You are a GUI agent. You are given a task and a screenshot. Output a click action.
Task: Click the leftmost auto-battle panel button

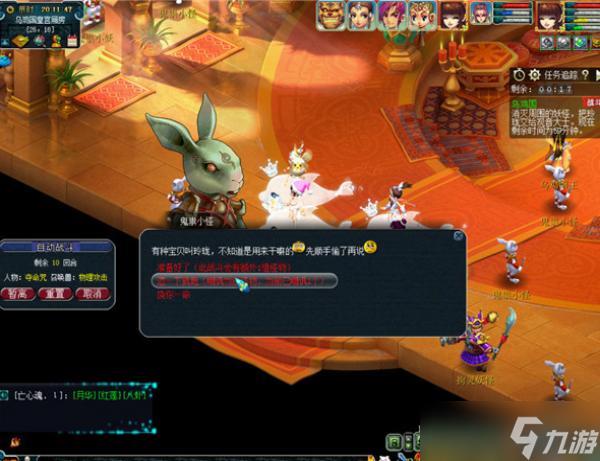[x=19, y=294]
